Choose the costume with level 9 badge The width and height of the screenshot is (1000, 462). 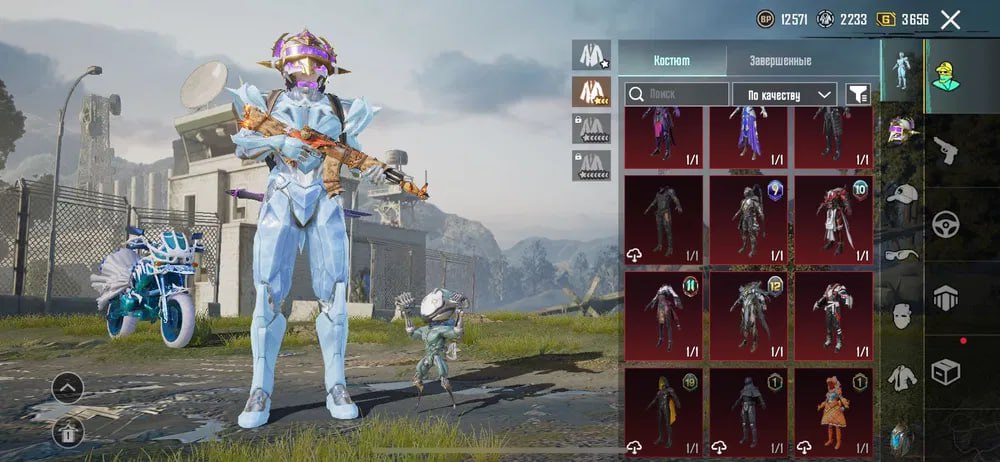tap(749, 217)
